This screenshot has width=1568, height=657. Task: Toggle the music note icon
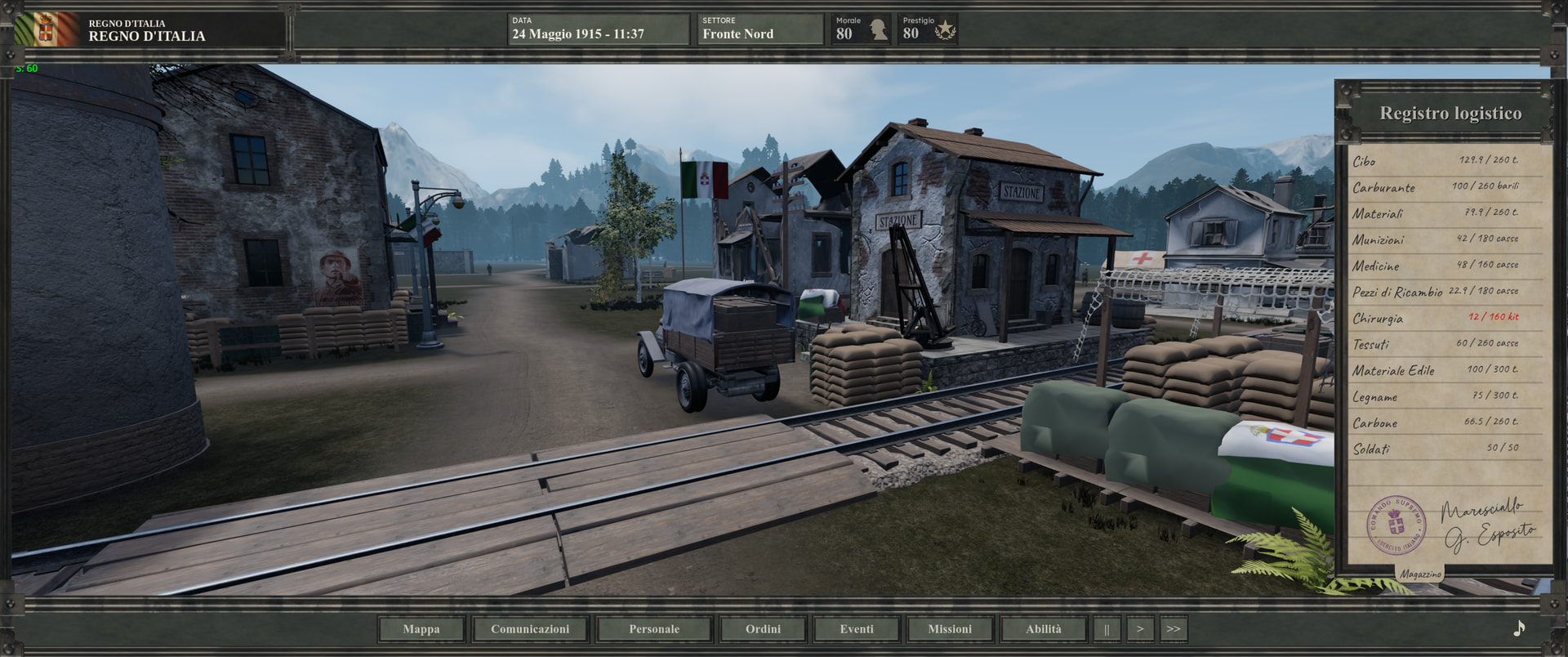pos(1519,628)
